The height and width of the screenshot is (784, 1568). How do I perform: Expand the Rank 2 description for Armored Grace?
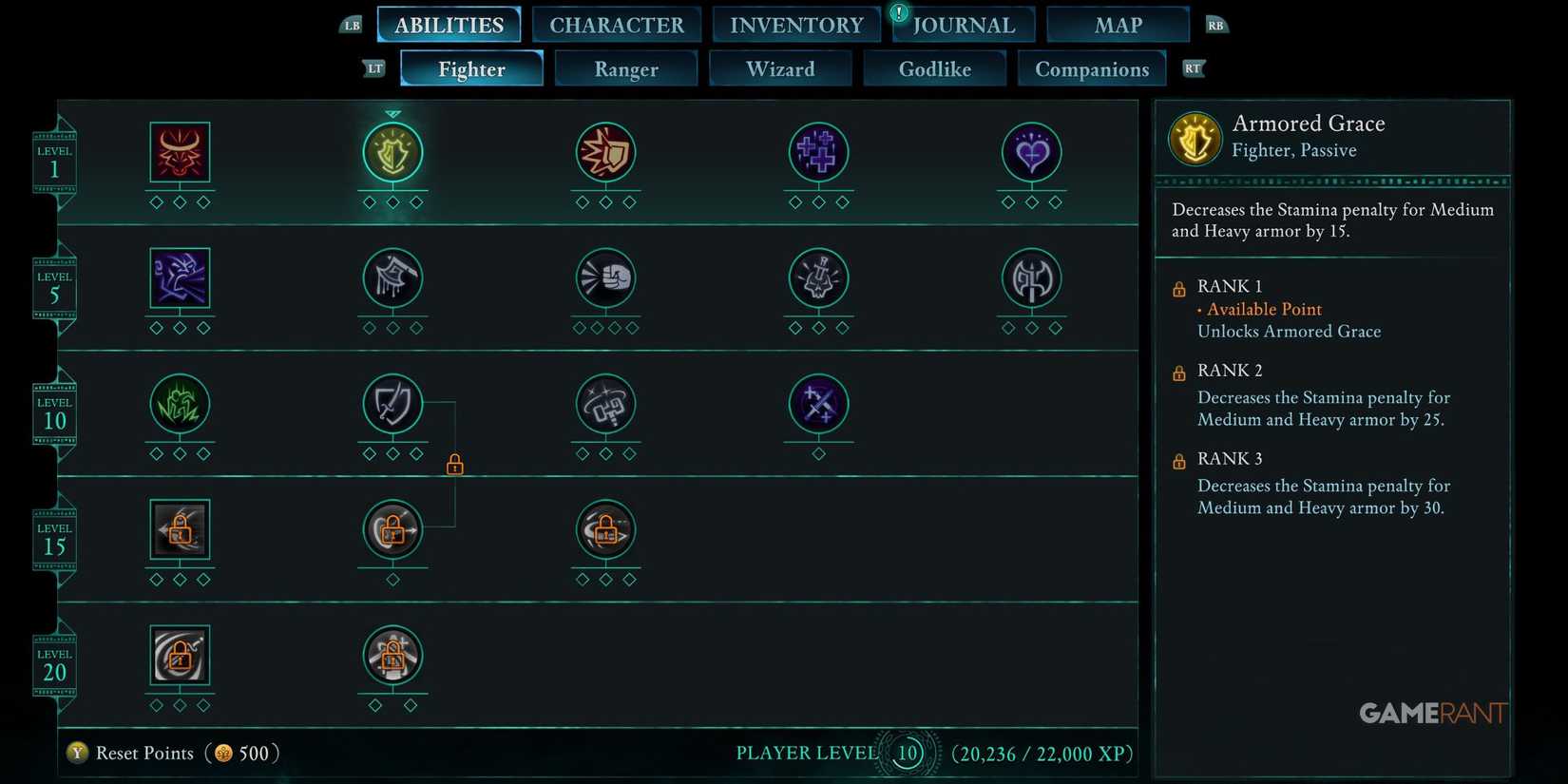(x=1230, y=371)
